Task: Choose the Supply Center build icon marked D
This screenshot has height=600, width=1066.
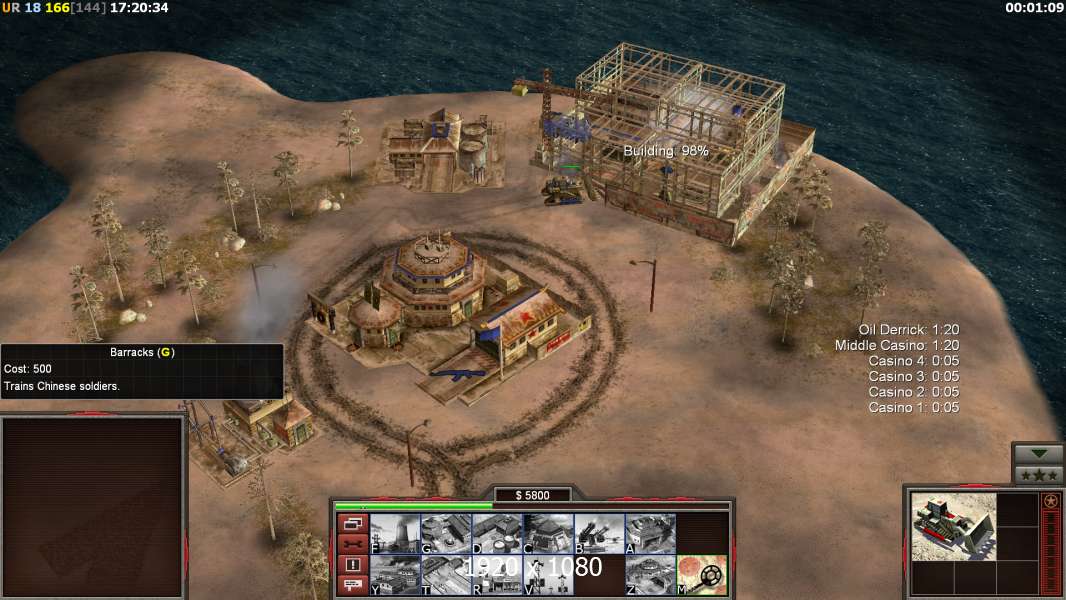Action: point(497,533)
